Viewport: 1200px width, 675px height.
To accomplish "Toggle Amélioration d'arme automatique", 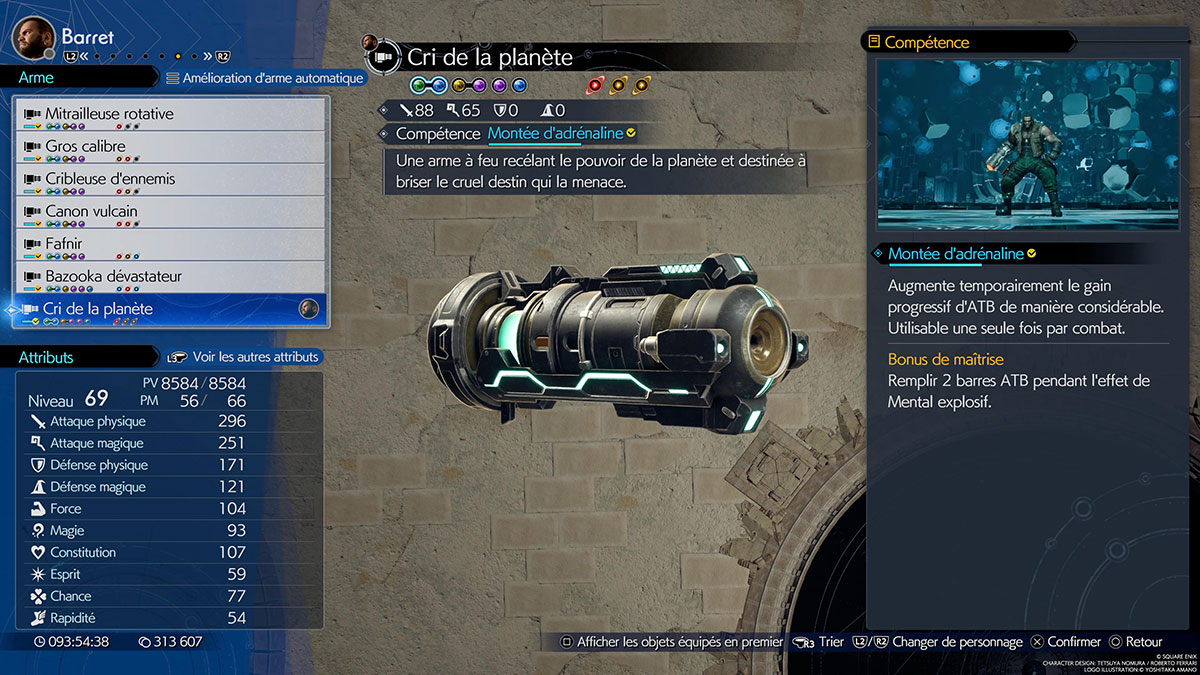I will coord(264,78).
